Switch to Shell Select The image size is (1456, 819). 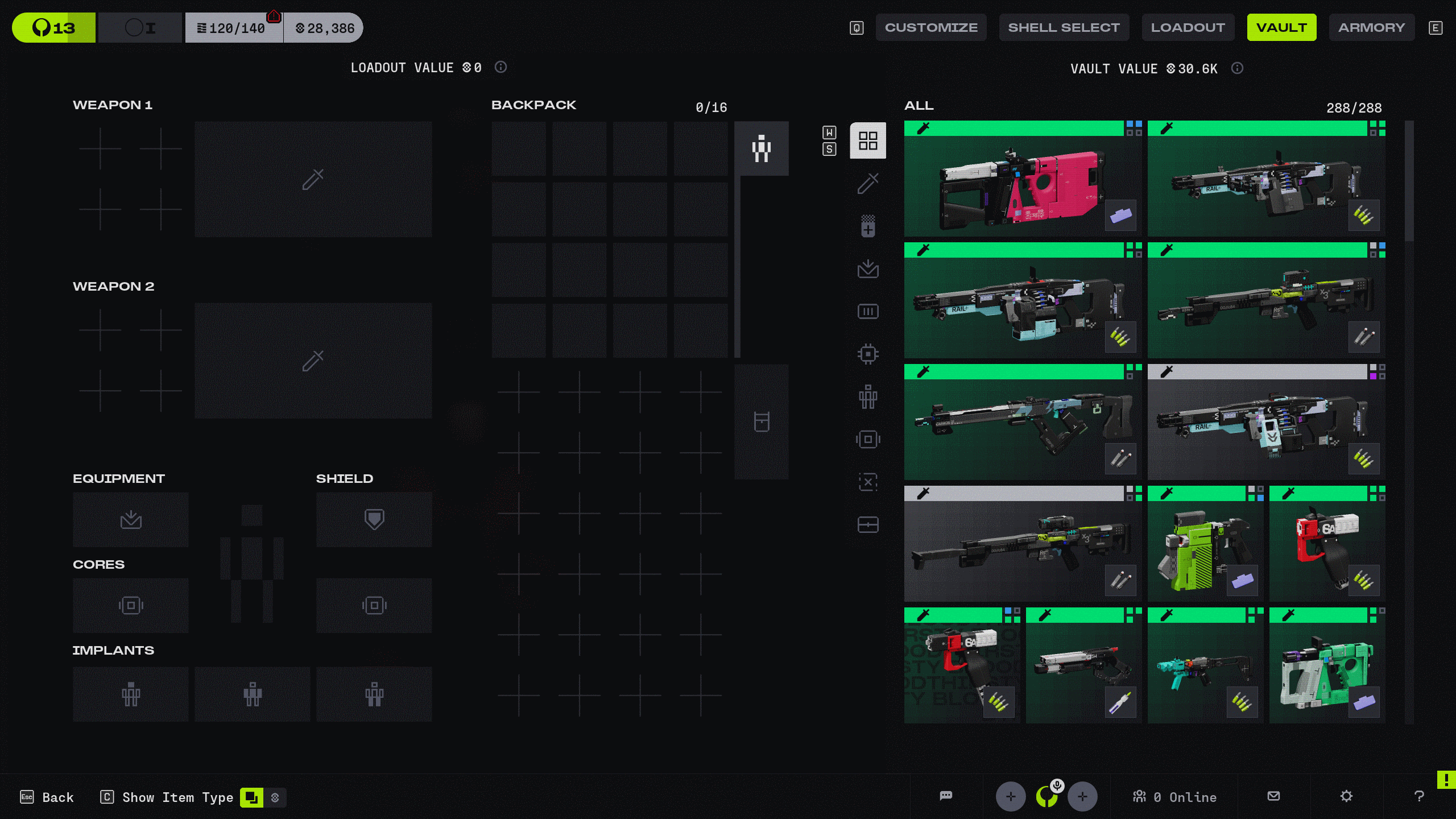pos(1064,27)
